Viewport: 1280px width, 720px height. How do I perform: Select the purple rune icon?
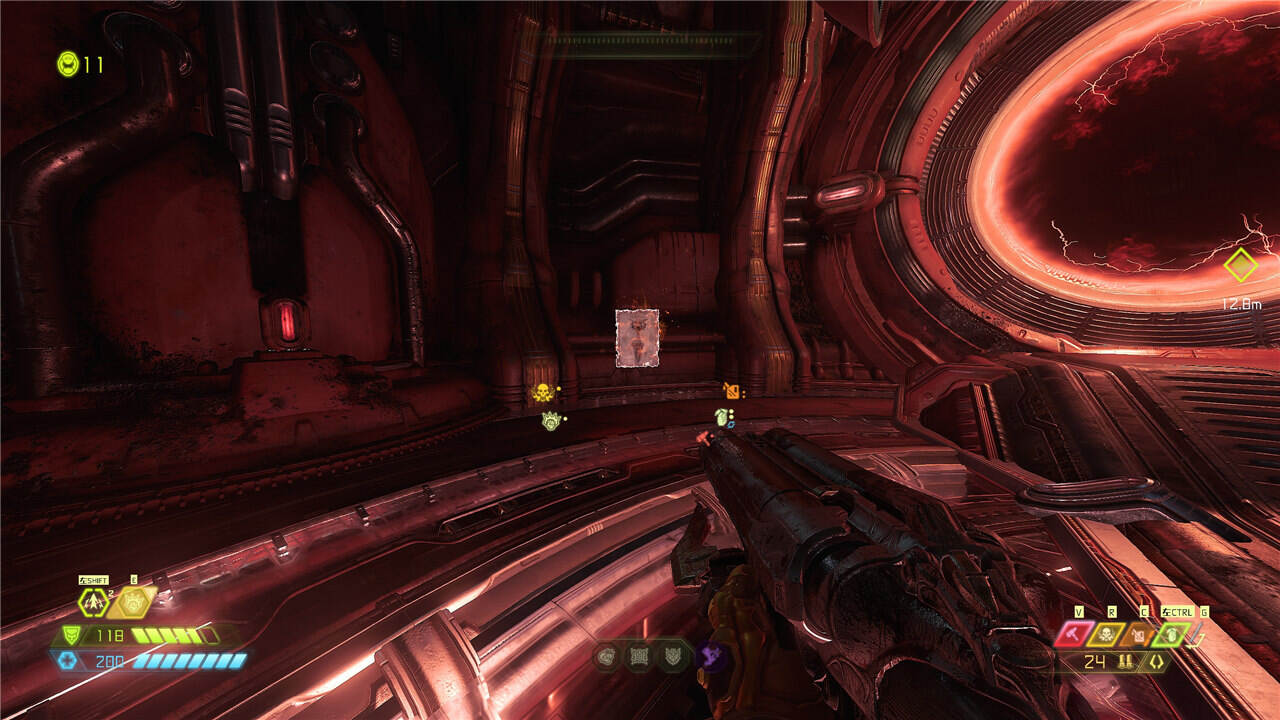coord(713,656)
